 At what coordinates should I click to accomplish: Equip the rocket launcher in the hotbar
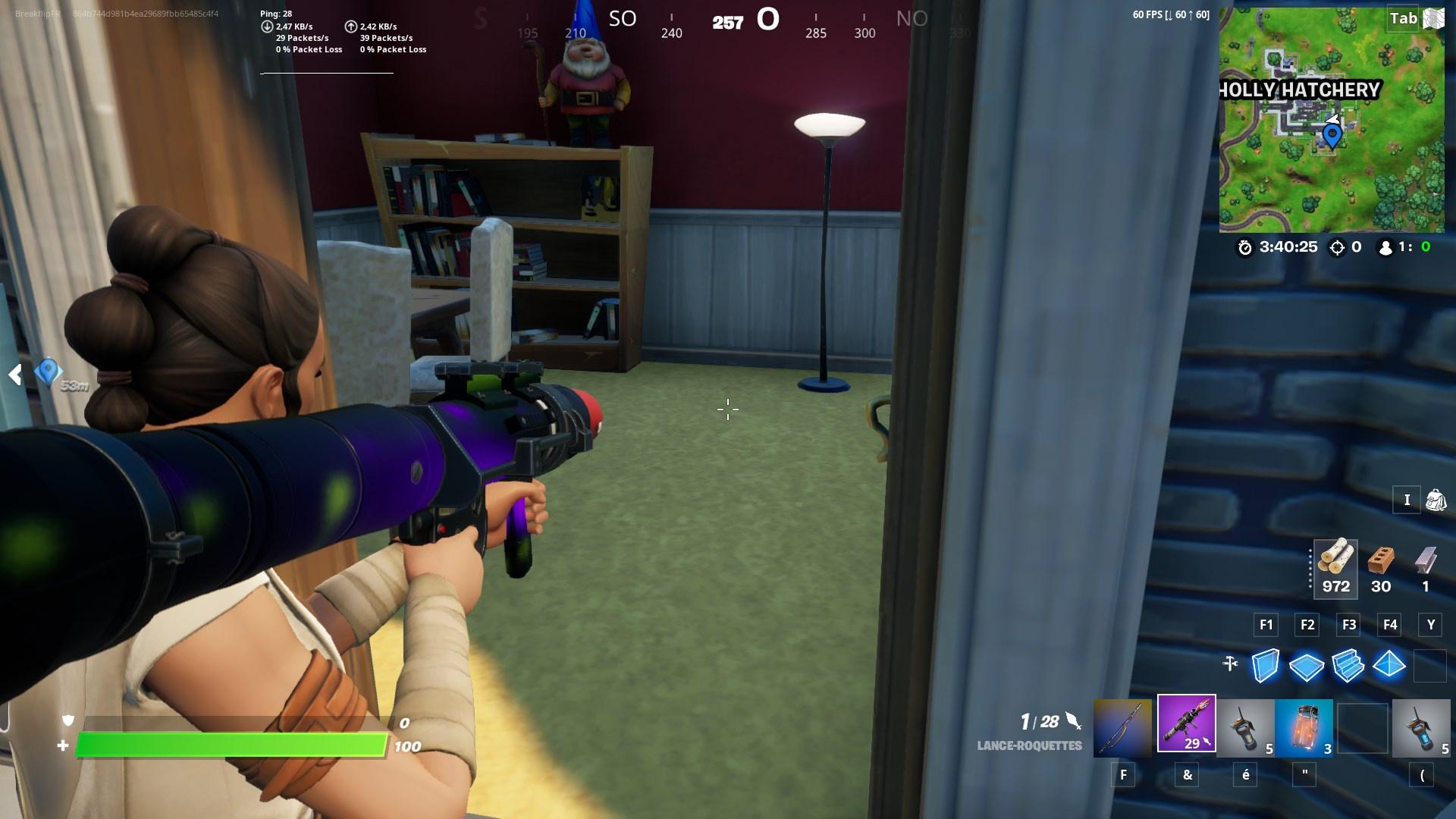pyautogui.click(x=1185, y=728)
